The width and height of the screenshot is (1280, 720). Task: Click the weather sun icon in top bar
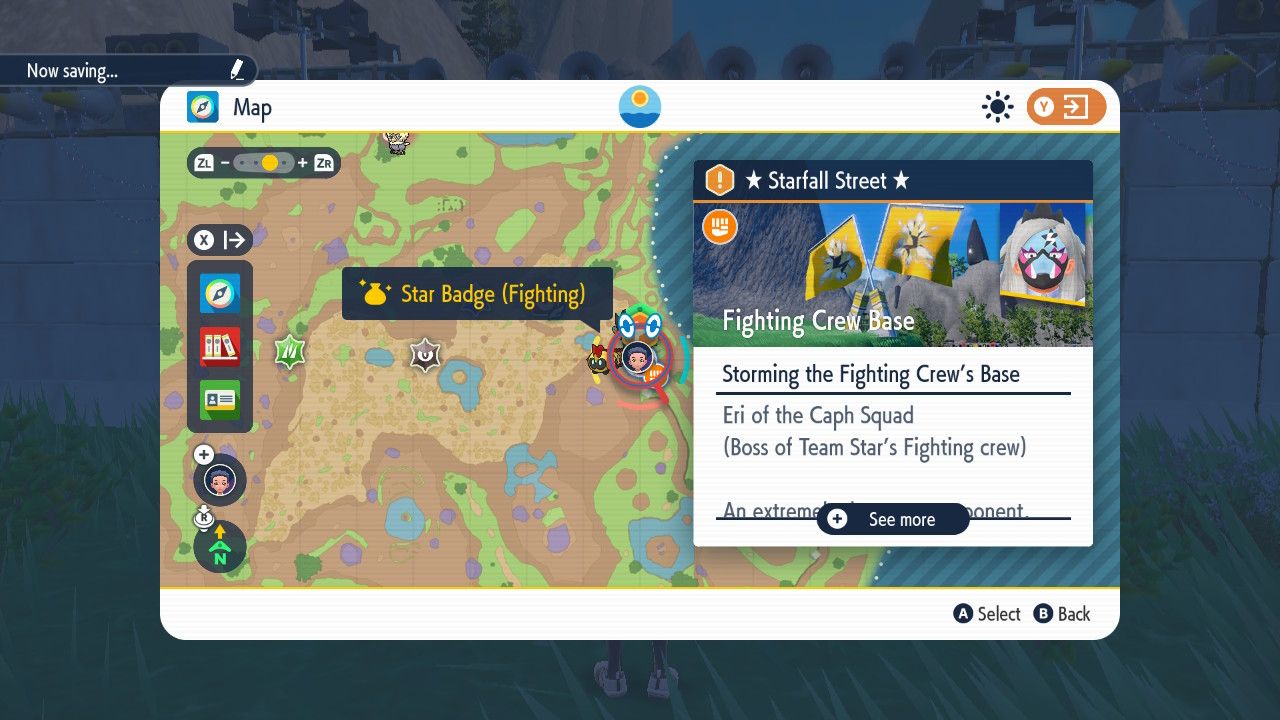pos(997,106)
